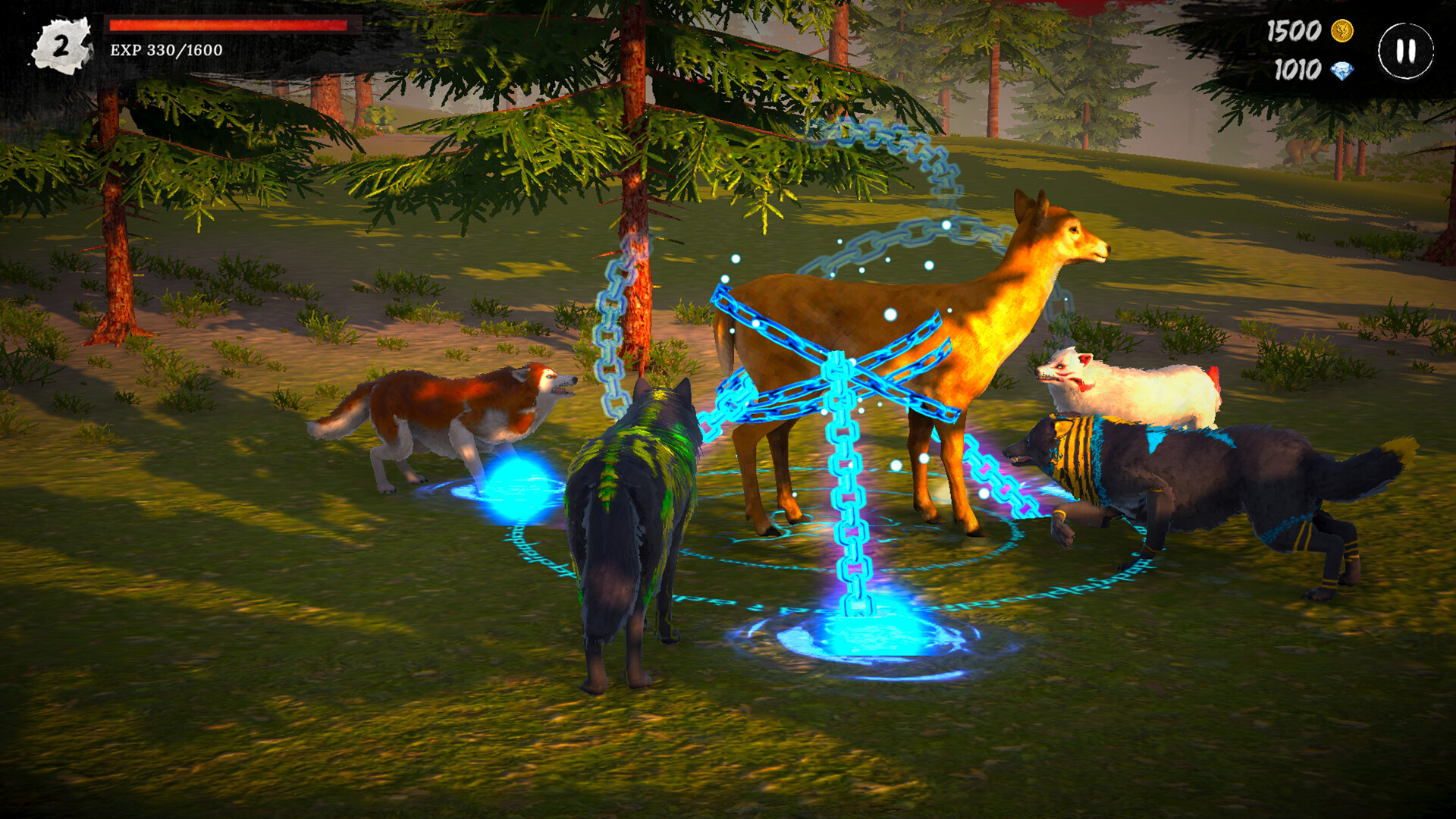
Task: Click the red health bar
Action: [x=227, y=24]
